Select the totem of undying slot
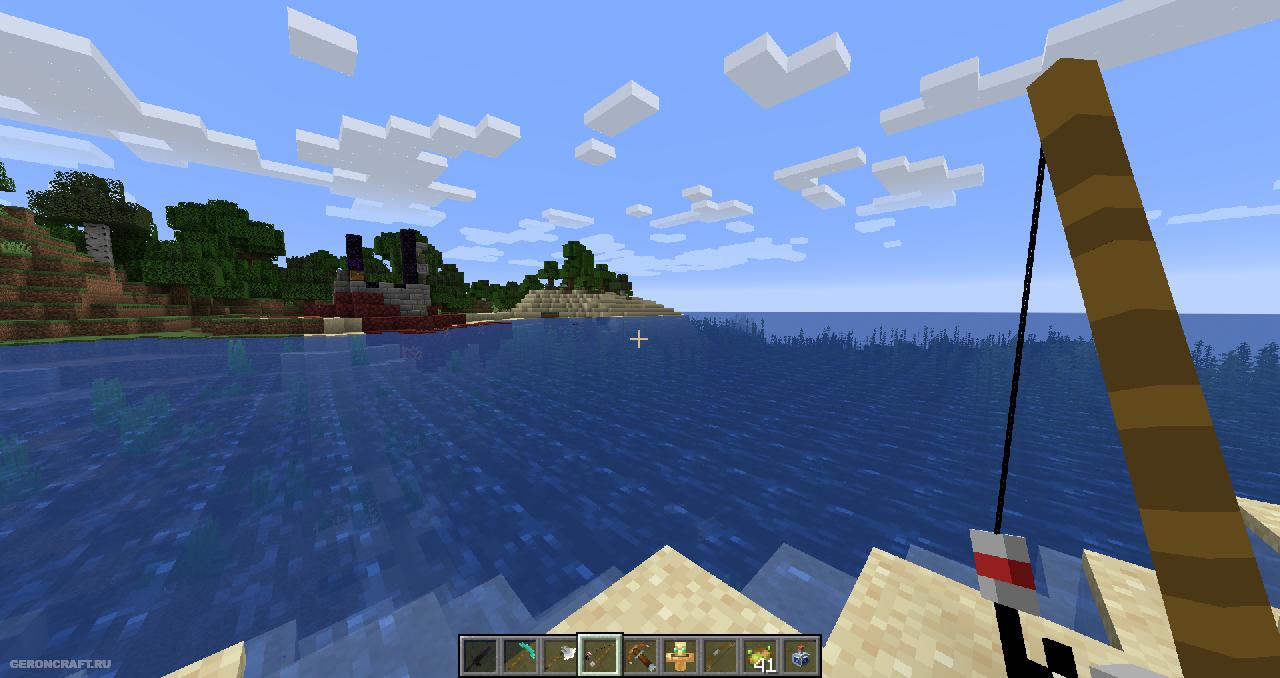The height and width of the screenshot is (678, 1280). tap(680, 656)
